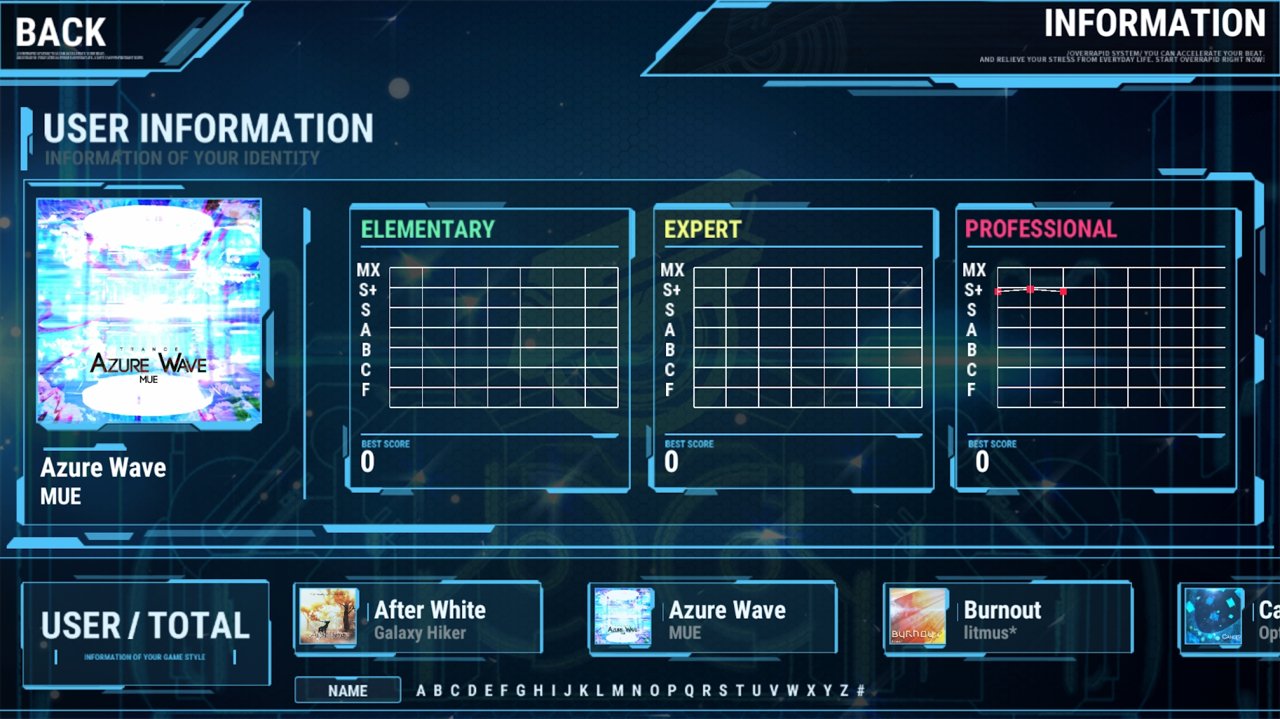
Task: Select the Burnout song by litmus*
Action: (x=1007, y=619)
